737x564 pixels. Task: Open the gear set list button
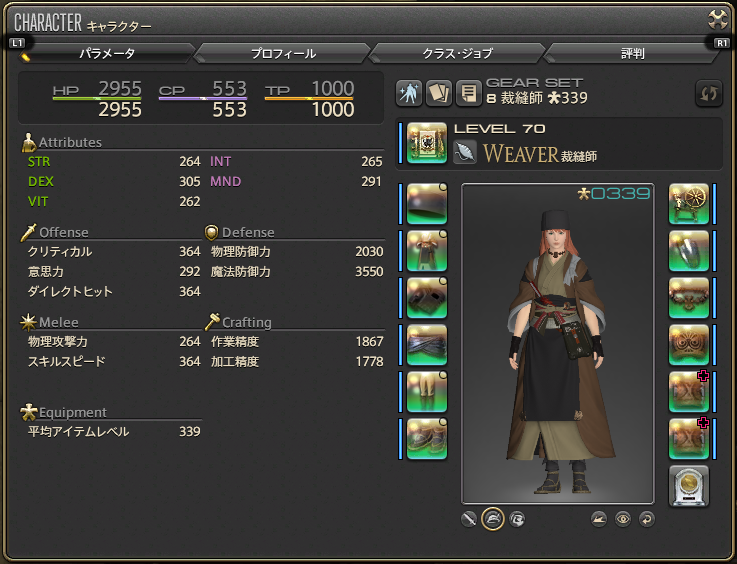click(466, 93)
